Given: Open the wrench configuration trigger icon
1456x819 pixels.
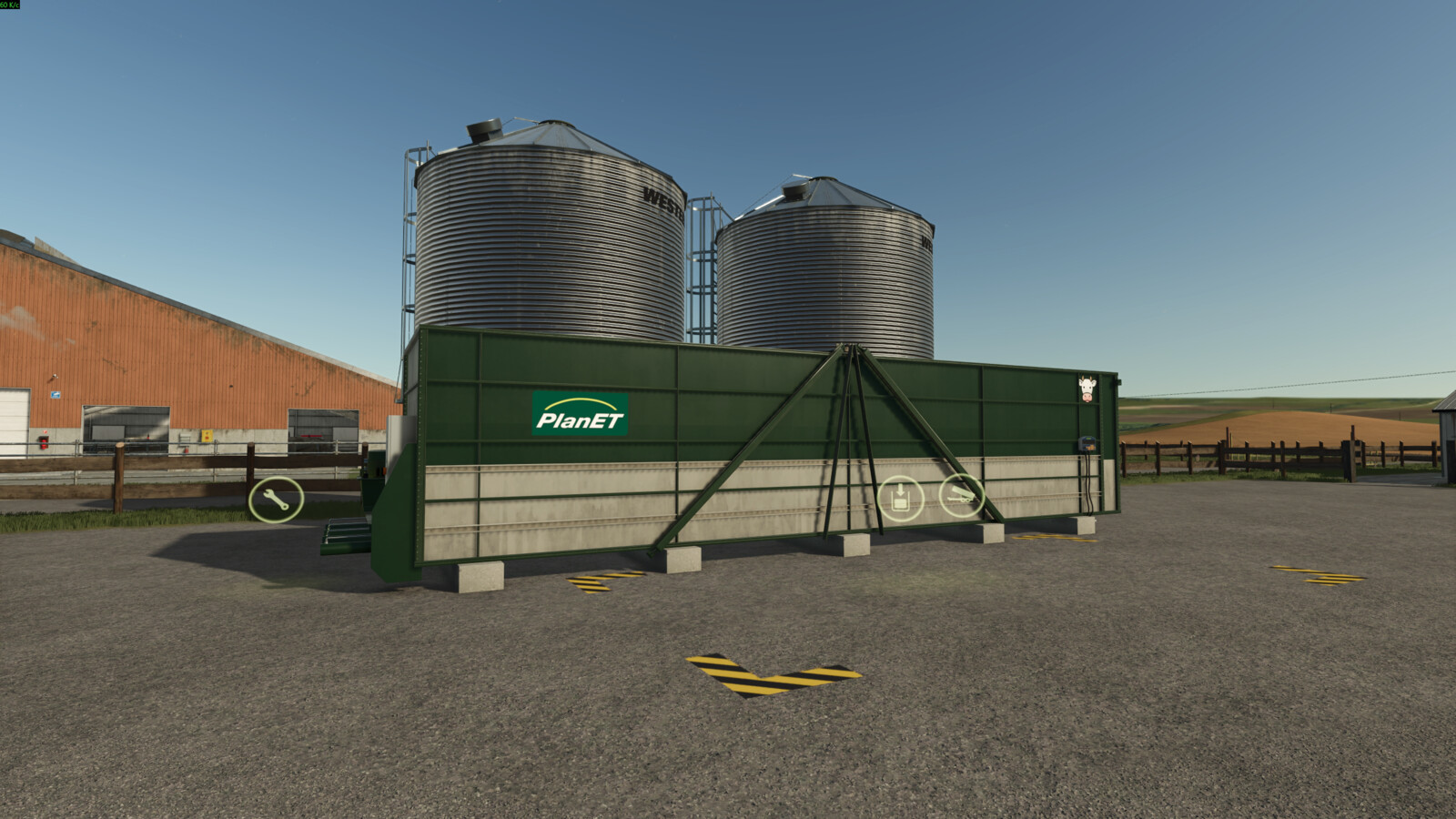Looking at the screenshot, I should 277,498.
